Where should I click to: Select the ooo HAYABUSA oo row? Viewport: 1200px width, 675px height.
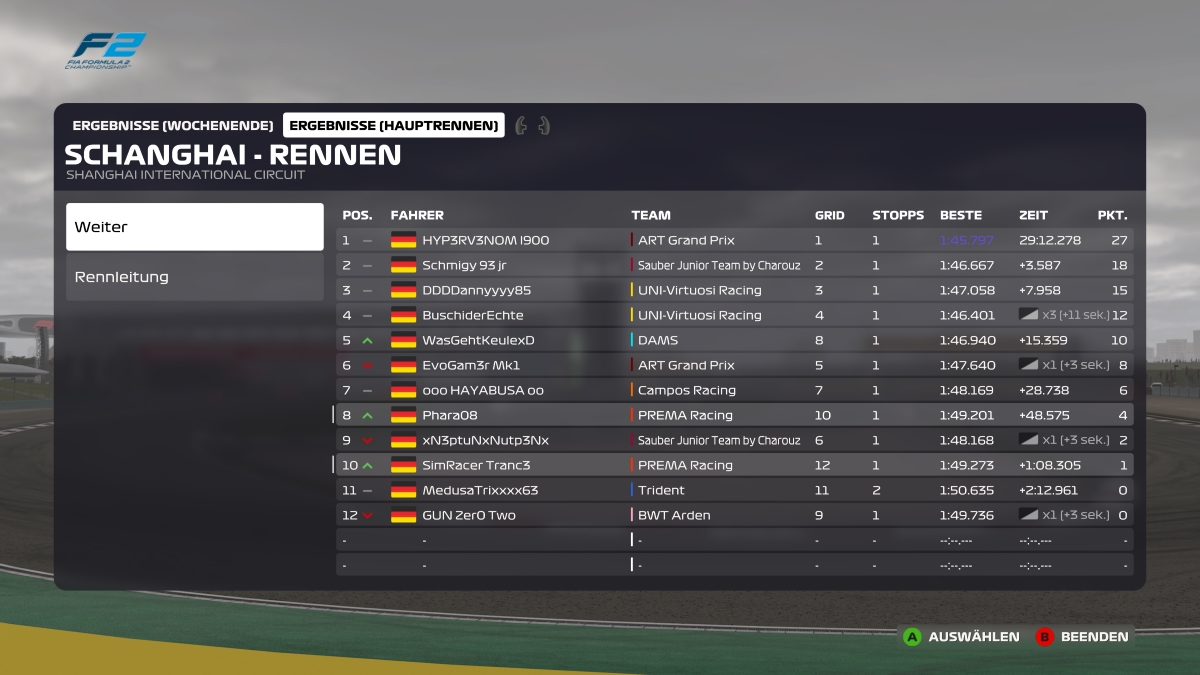483,390
